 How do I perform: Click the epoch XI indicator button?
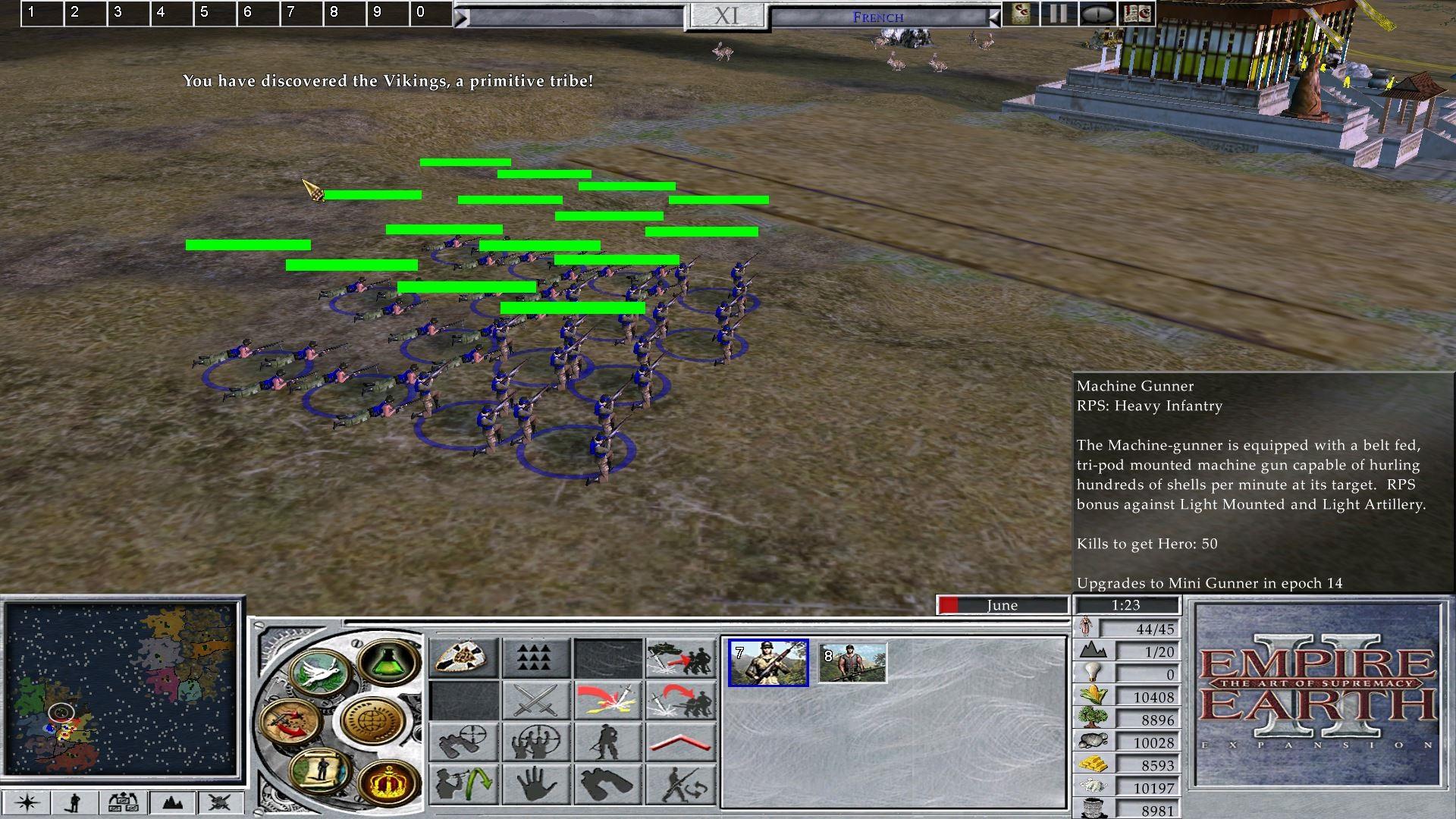click(x=726, y=16)
